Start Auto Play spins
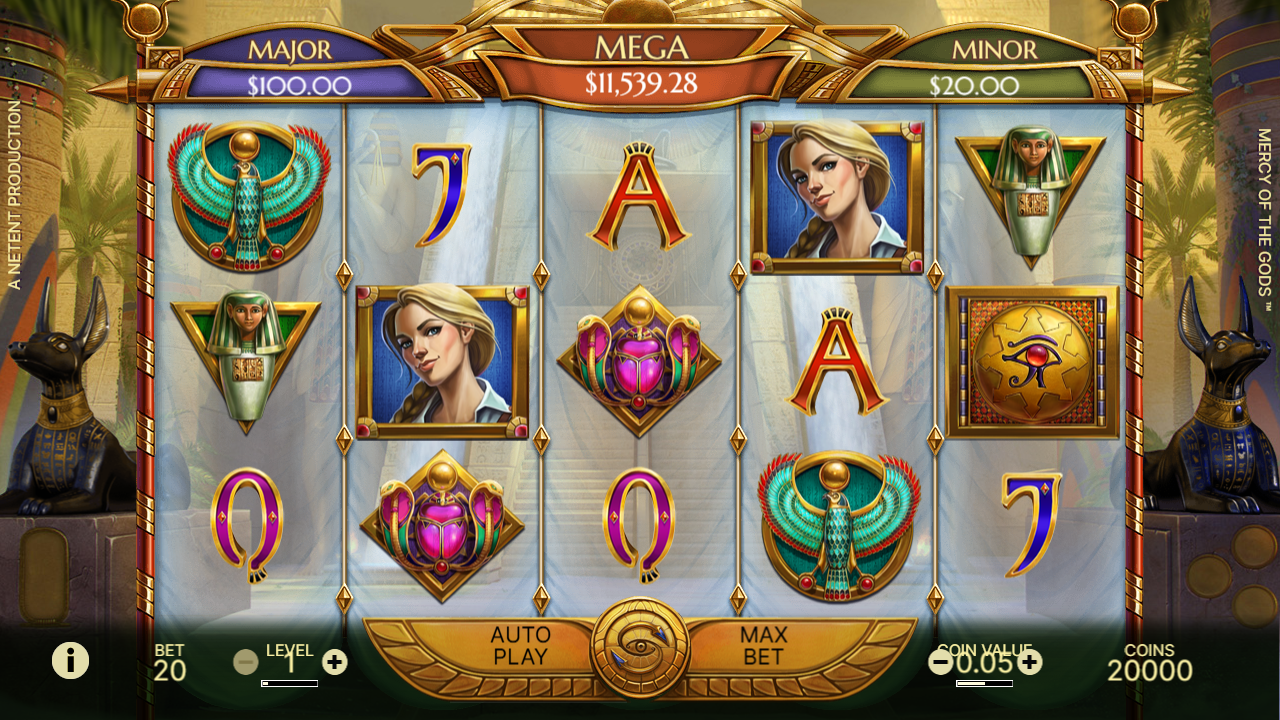1280x720 pixels. [x=520, y=646]
